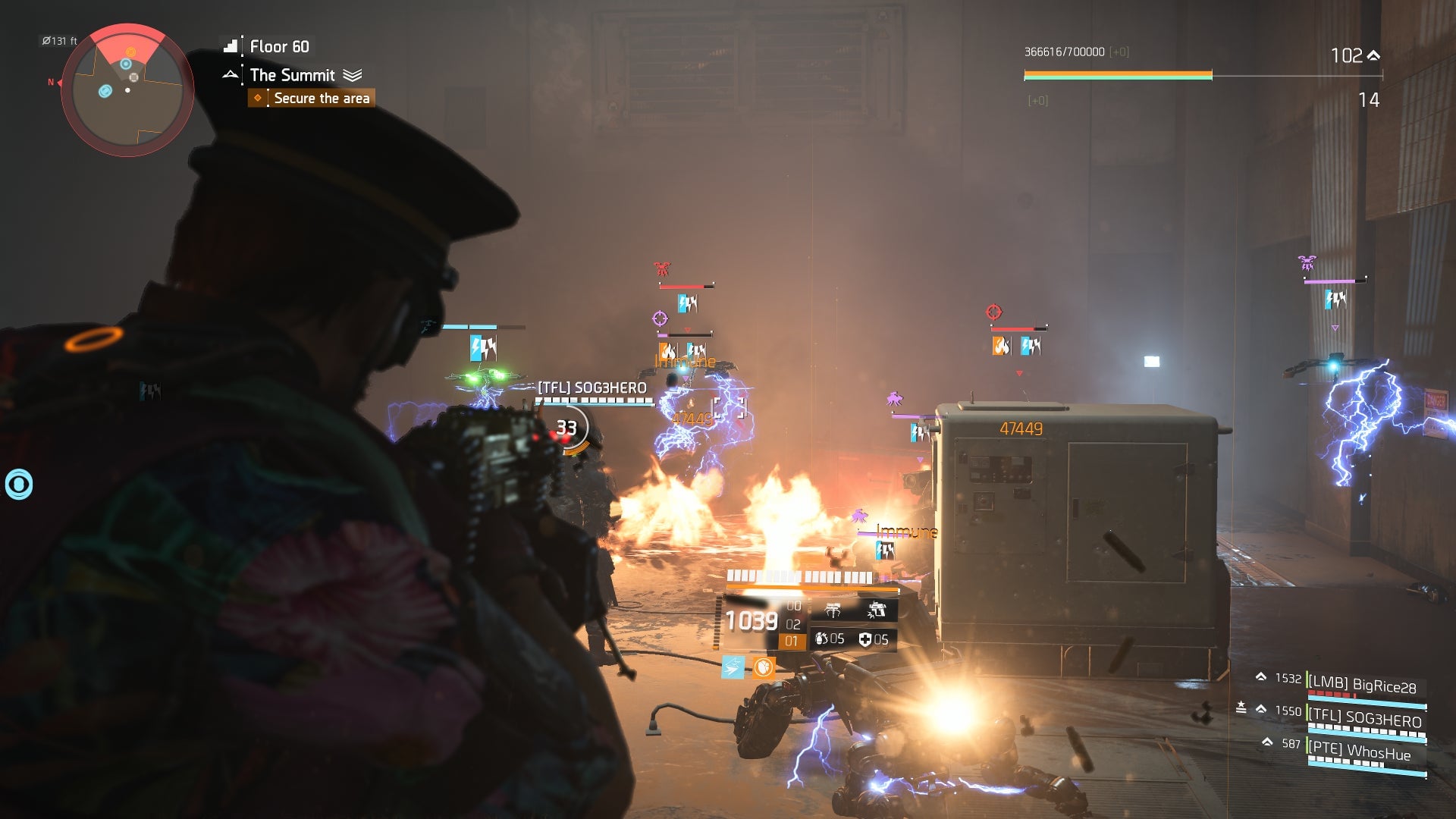The width and height of the screenshot is (1456, 819).
Task: Select the Floor 60 header
Action: pos(278,46)
